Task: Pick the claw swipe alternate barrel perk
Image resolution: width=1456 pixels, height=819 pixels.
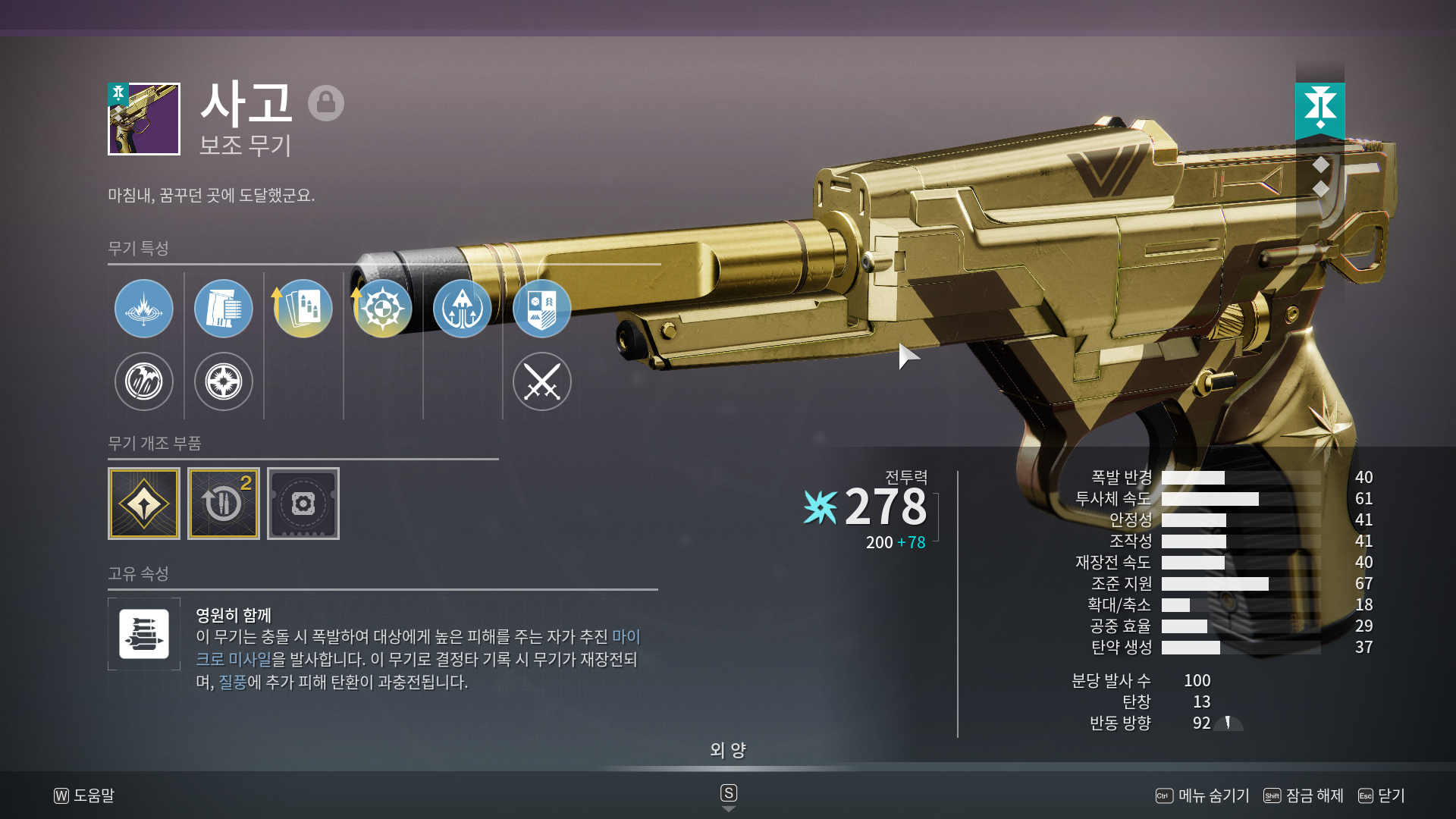Action: point(144,381)
